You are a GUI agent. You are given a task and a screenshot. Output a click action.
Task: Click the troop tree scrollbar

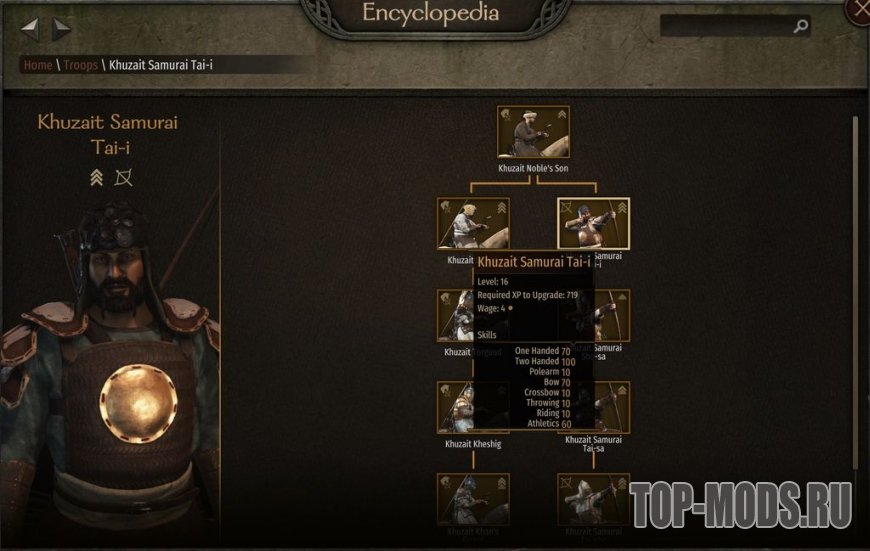click(855, 290)
